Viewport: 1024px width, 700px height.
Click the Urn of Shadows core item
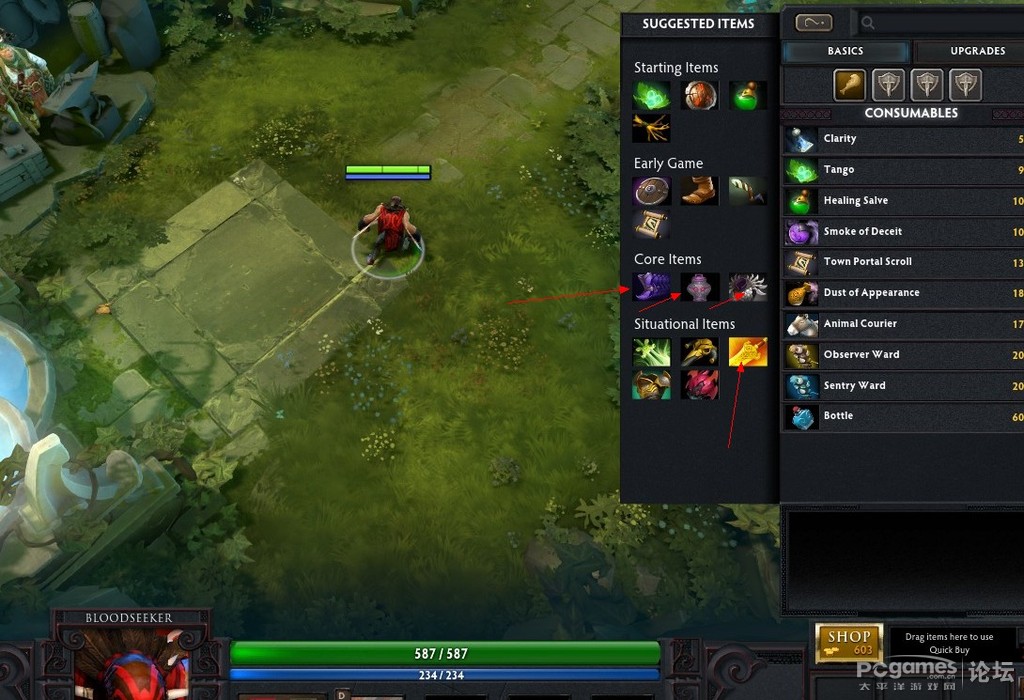coord(700,288)
